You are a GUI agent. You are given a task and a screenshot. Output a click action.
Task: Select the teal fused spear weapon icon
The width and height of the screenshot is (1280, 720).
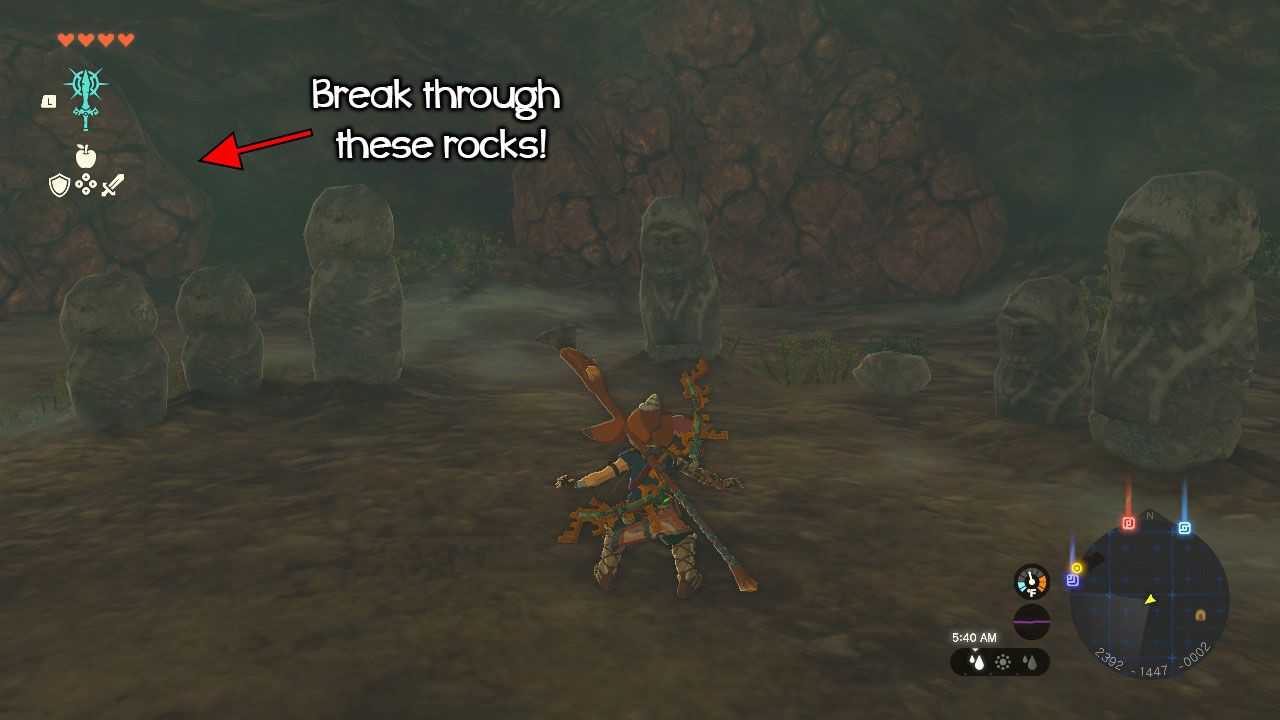tap(85, 99)
